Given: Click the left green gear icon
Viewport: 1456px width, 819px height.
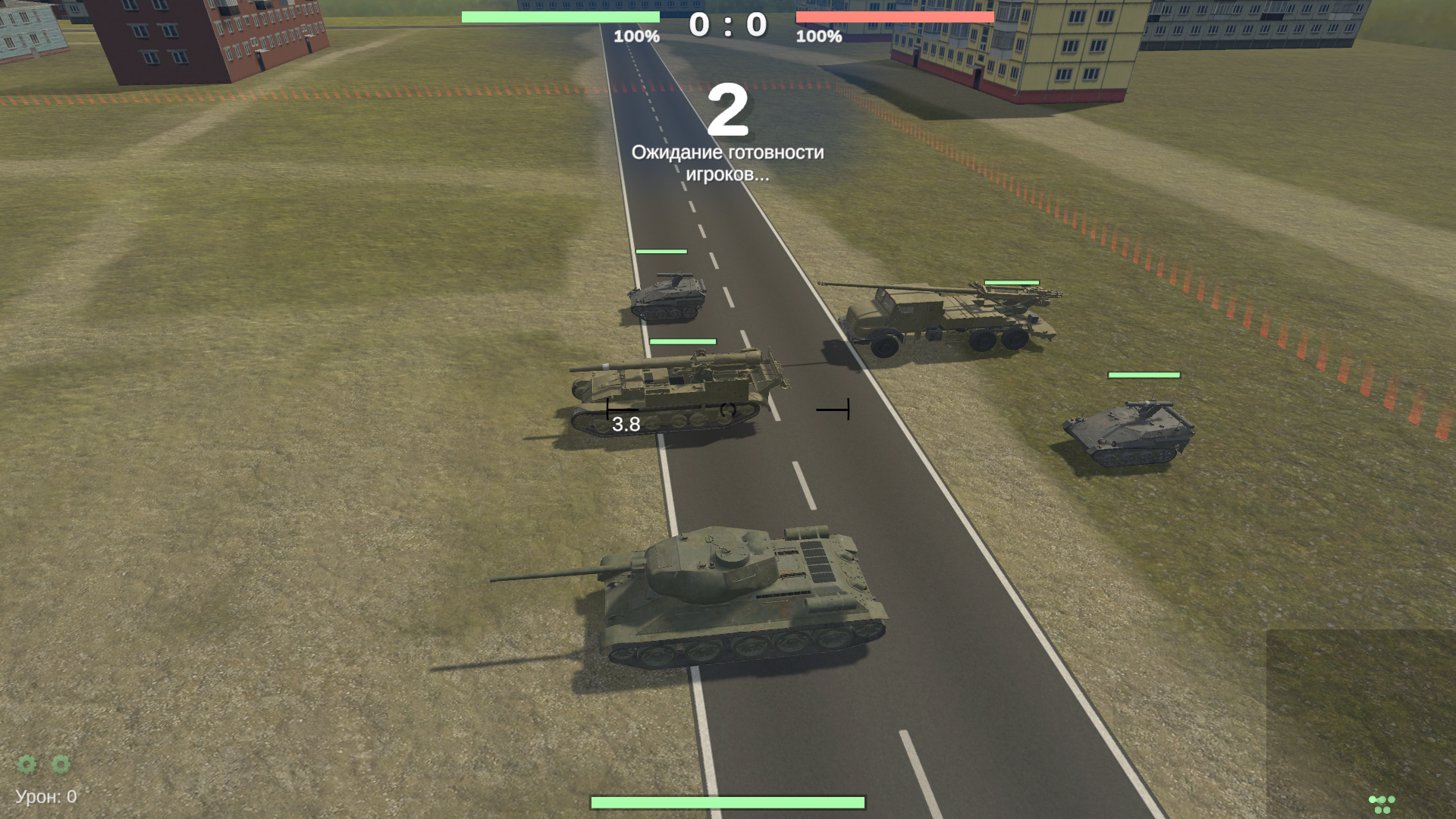Looking at the screenshot, I should click(x=28, y=766).
